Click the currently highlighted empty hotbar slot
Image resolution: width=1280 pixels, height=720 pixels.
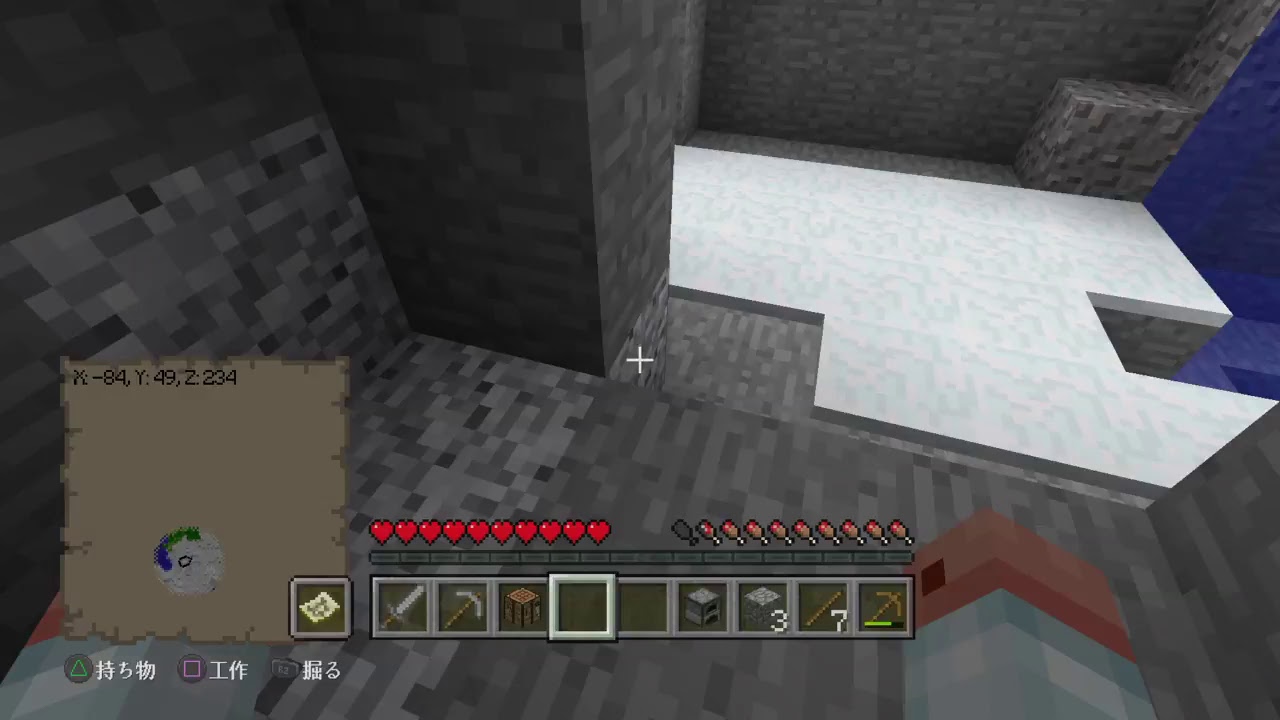pyautogui.click(x=582, y=605)
